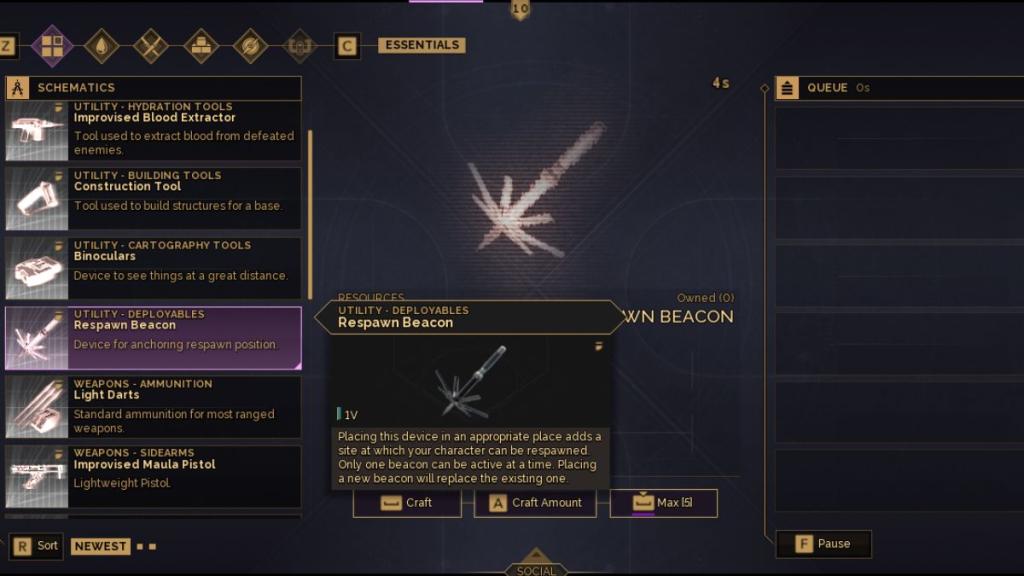Image resolution: width=1024 pixels, height=576 pixels.
Task: Pick the Respawn Beacon schematic row
Action: click(153, 338)
